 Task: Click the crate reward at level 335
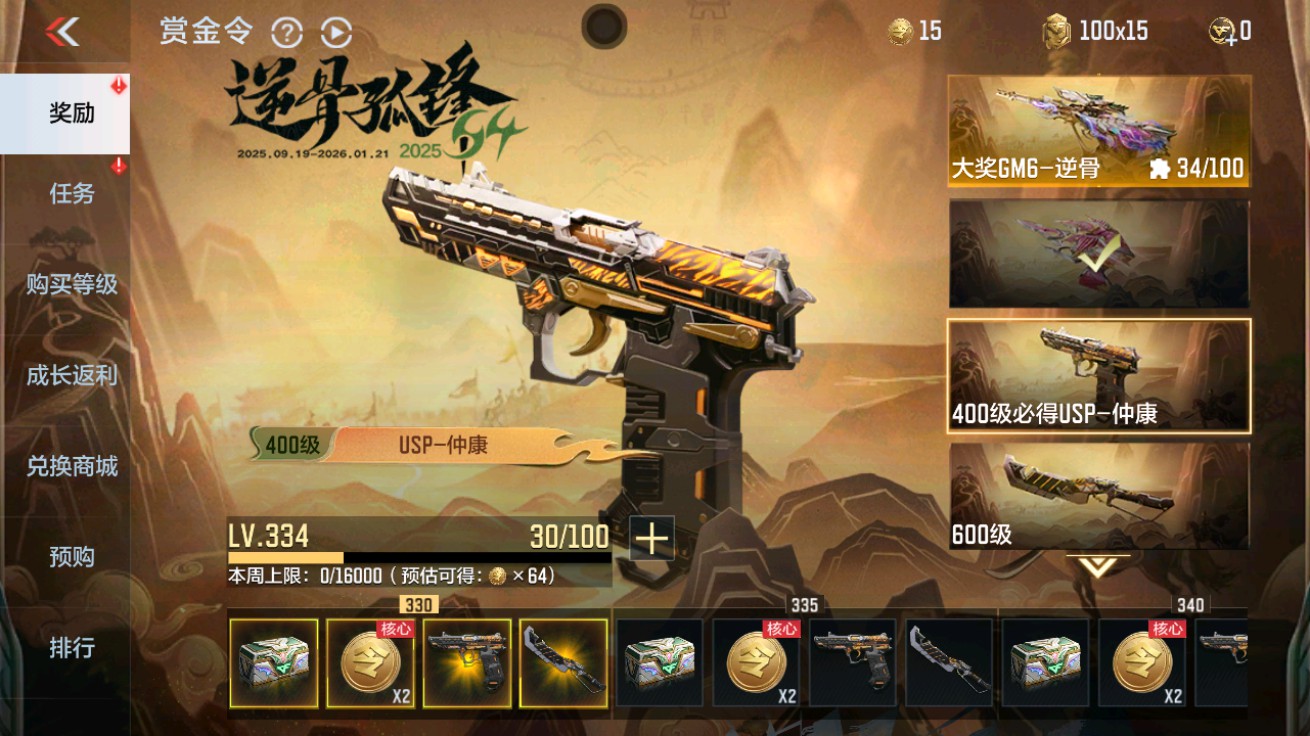[661, 663]
